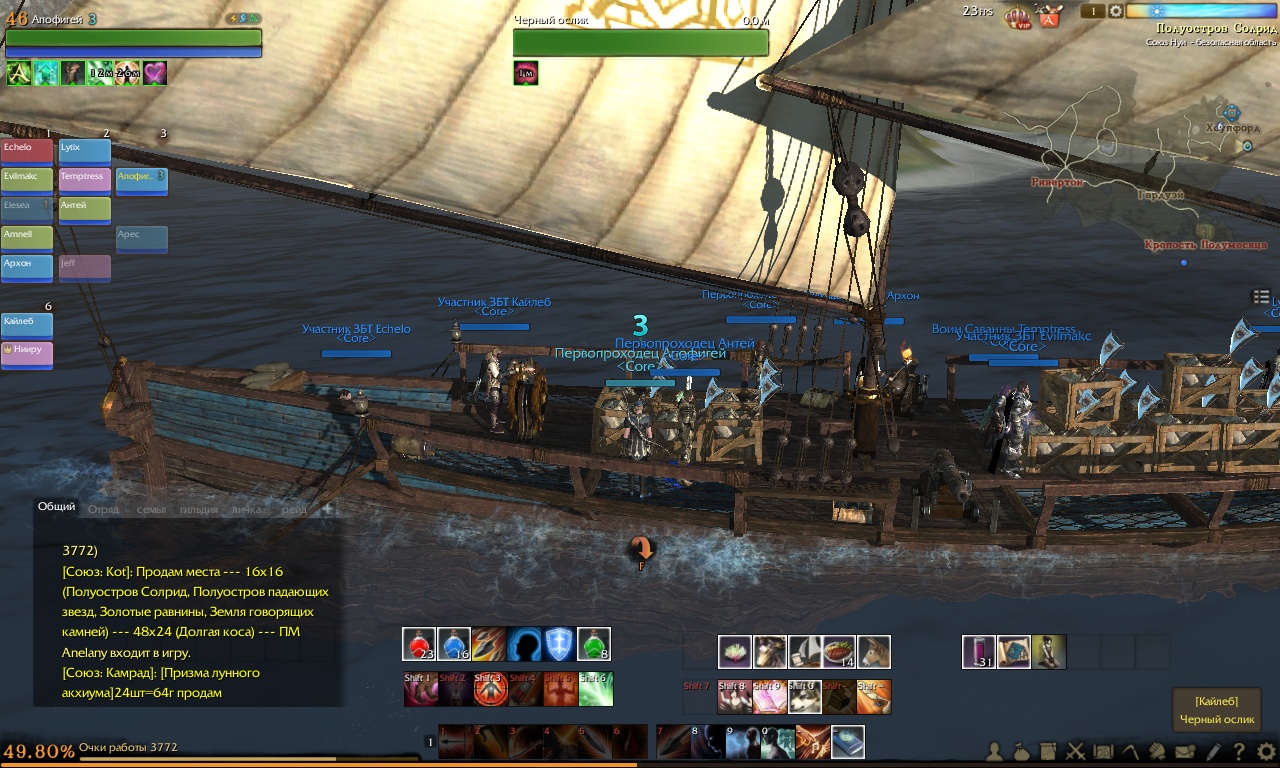1280x768 pixels.
Task: Select the sailing ship icon slot
Action: (x=804, y=652)
